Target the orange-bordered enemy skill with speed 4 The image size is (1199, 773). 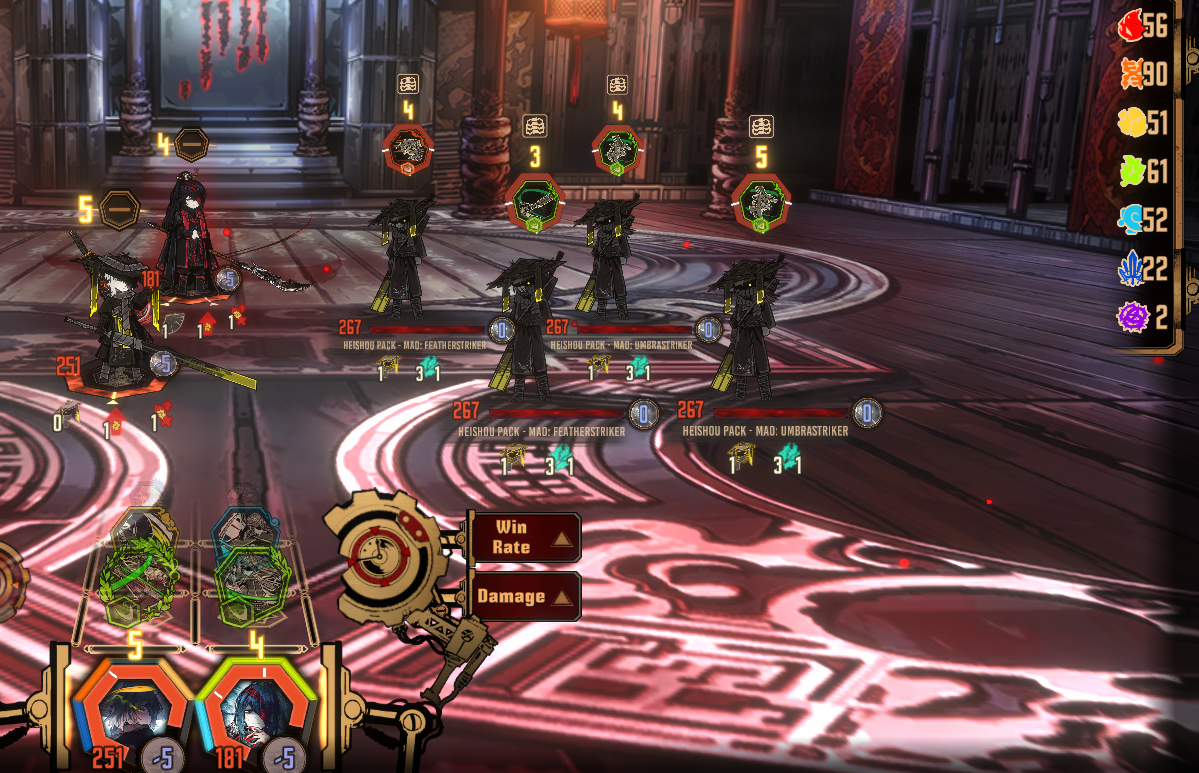pos(408,150)
